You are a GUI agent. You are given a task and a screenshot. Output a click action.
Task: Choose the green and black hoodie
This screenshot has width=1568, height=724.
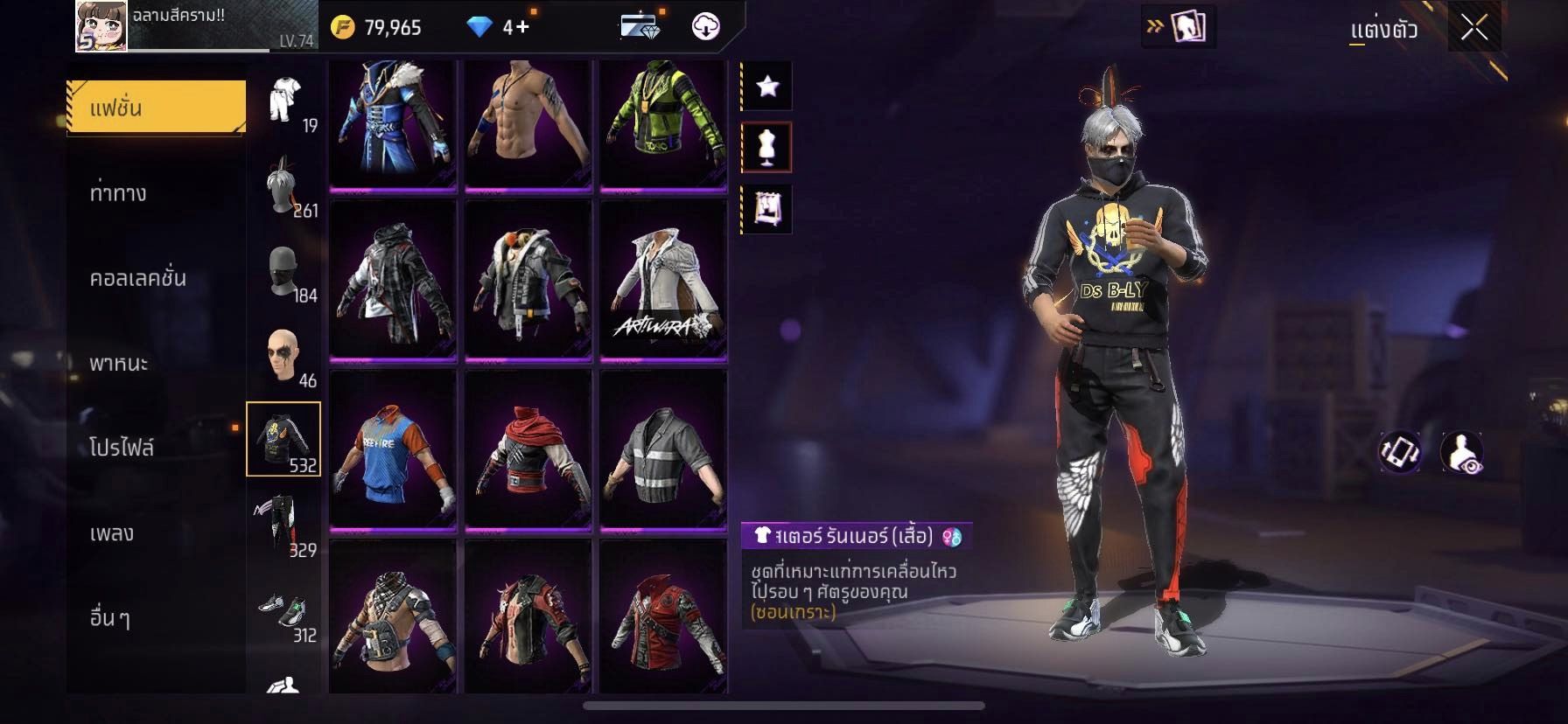663,122
